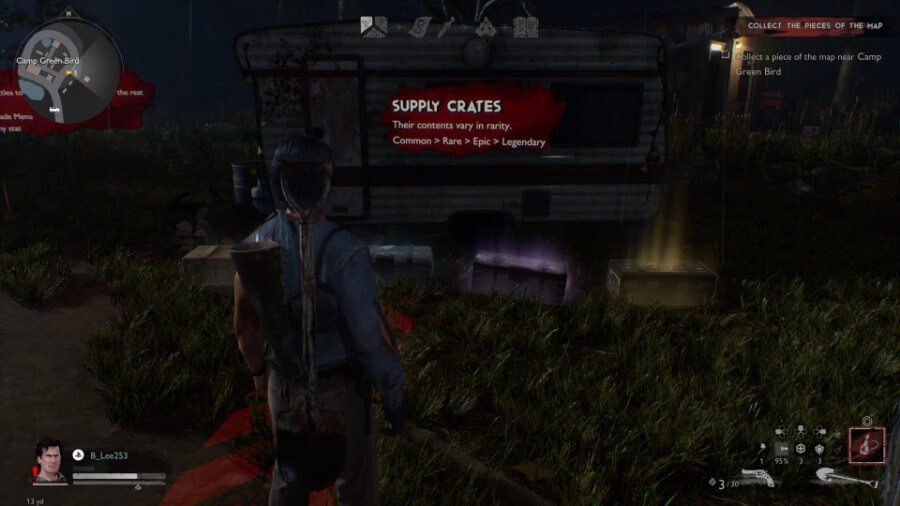Activate the red-framed character ability icon
This screenshot has width=900, height=506.
click(x=866, y=445)
